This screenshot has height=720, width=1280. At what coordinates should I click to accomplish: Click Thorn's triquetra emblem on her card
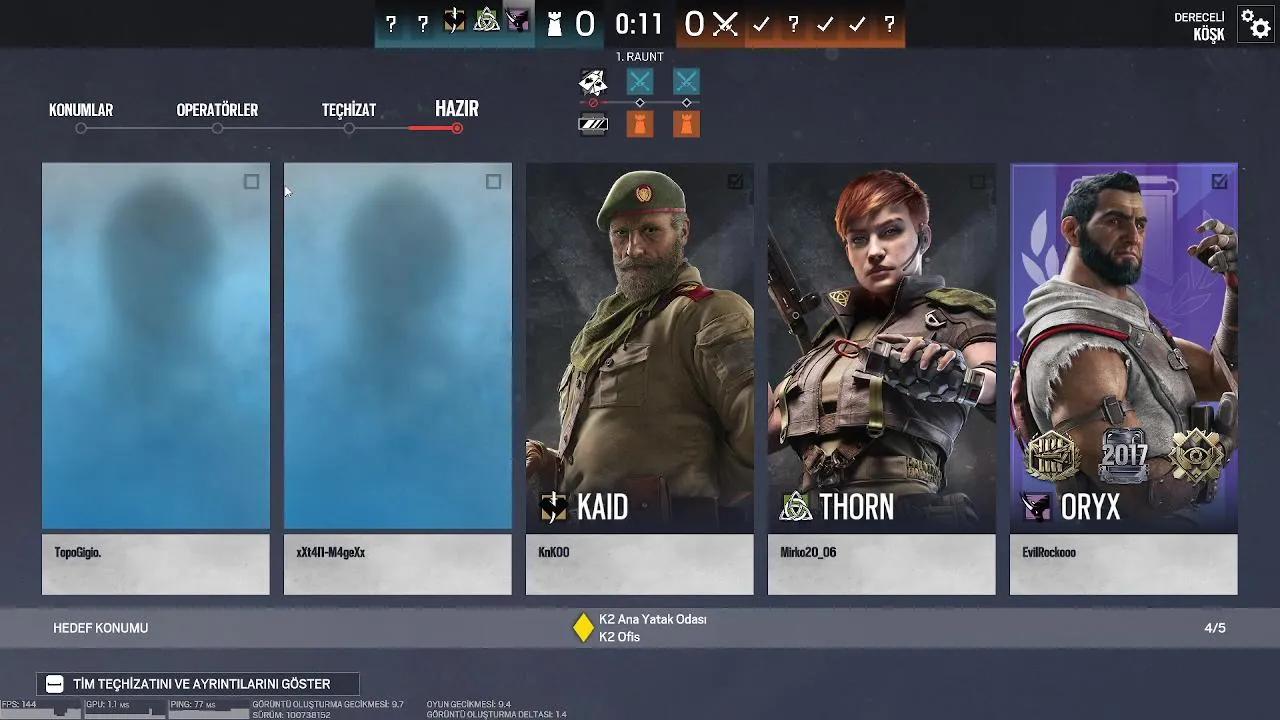click(795, 507)
